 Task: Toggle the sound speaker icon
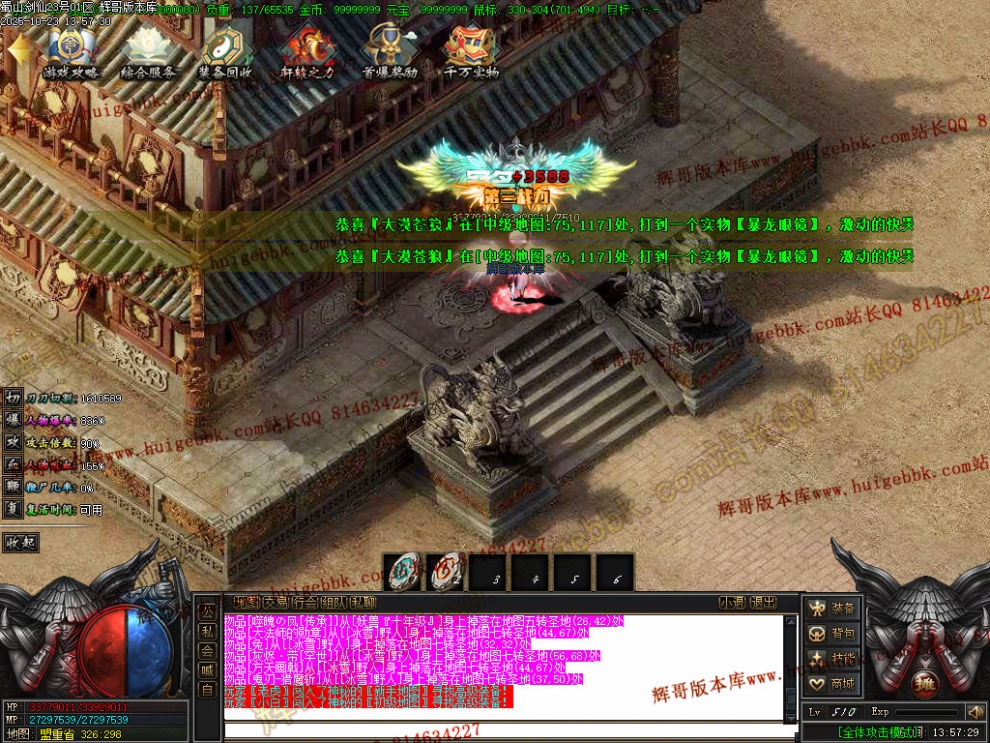pyautogui.click(x=975, y=712)
